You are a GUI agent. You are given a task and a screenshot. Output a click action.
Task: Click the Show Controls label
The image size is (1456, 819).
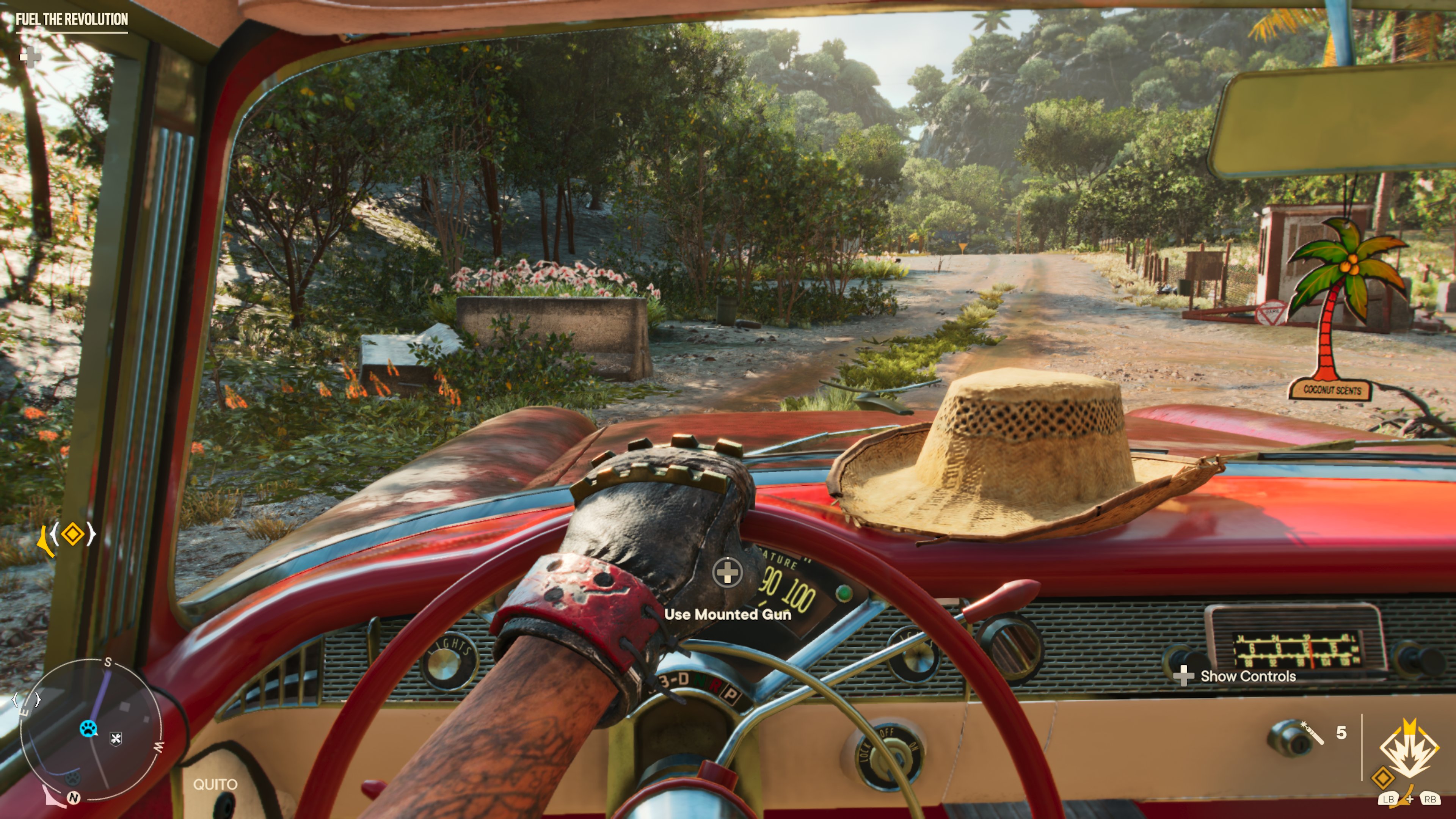[x=1247, y=676]
